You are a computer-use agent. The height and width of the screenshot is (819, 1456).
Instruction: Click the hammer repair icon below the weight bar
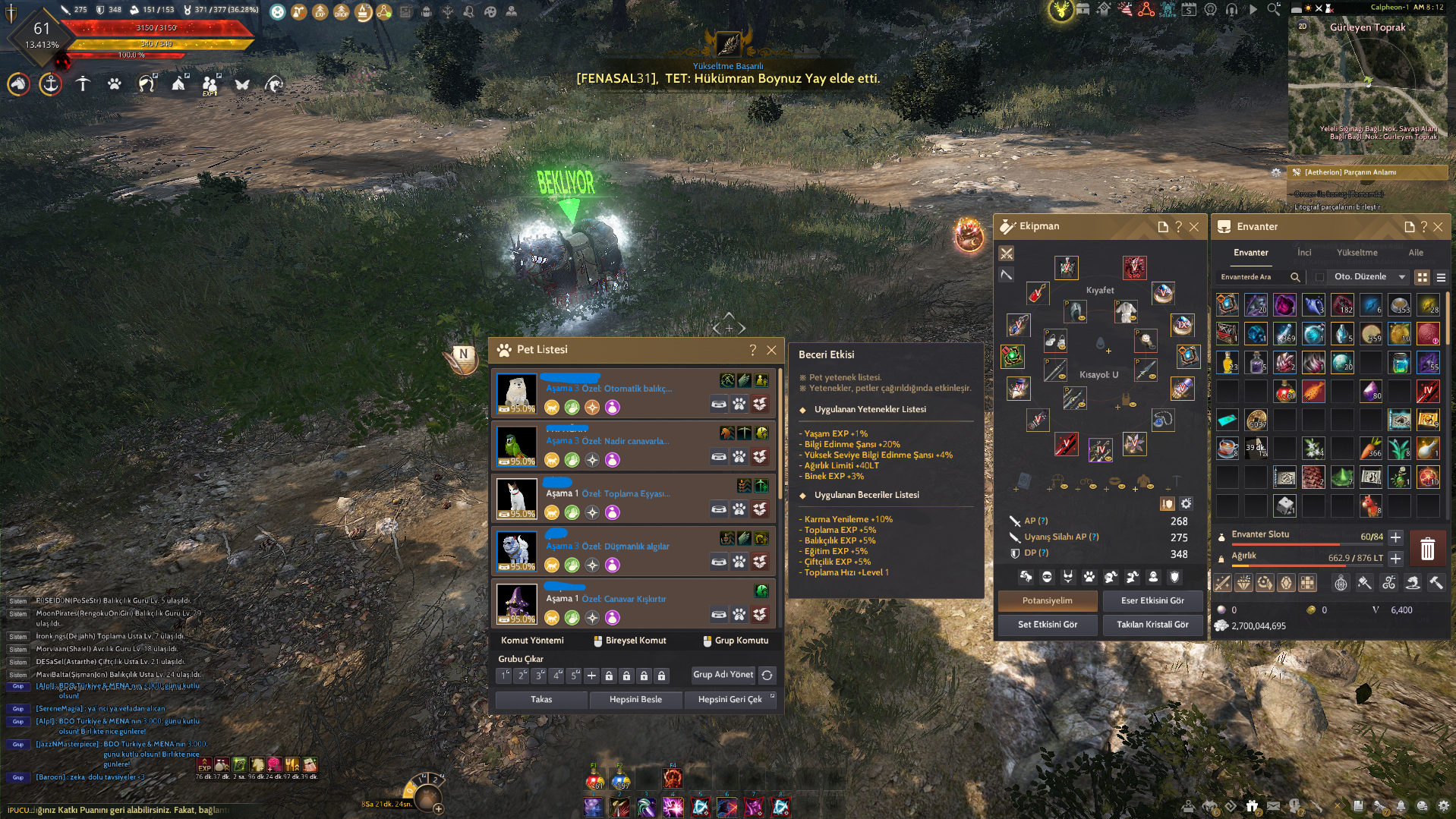tap(1435, 583)
